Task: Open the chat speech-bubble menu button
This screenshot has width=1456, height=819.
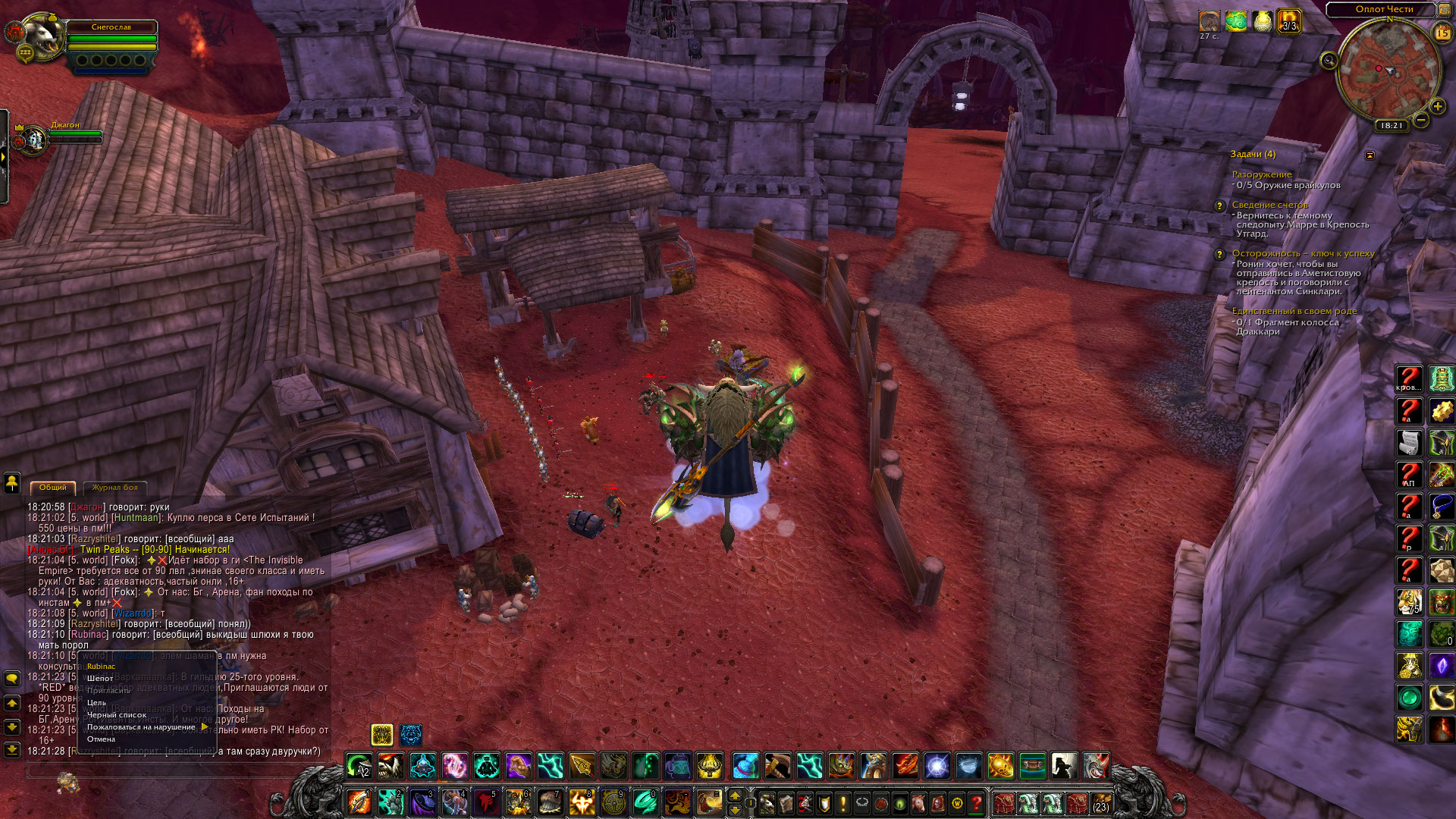Action: pyautogui.click(x=12, y=678)
